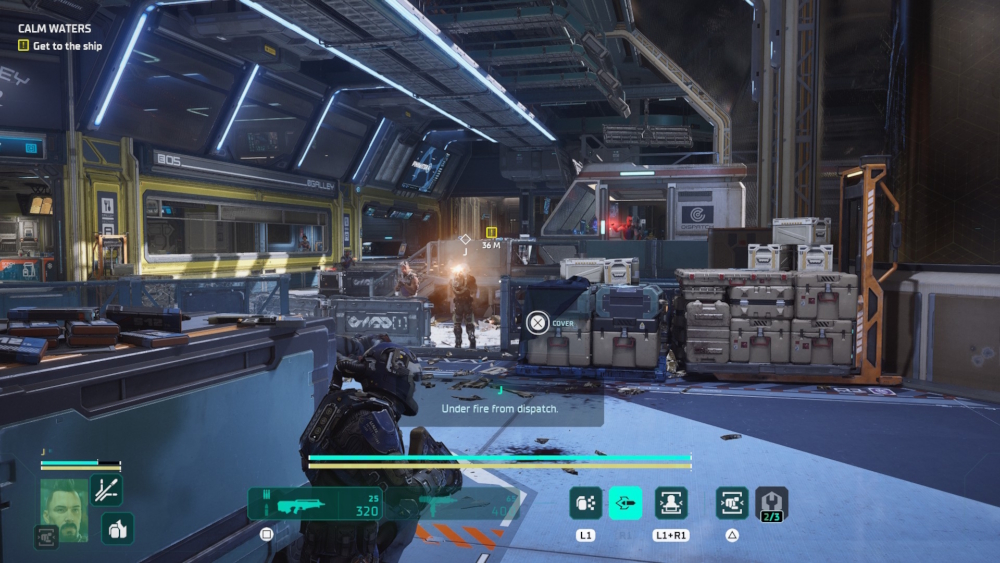The width and height of the screenshot is (1000, 563).
Task: Activate the soldier-with-arrows ability icon
Action: click(x=671, y=502)
